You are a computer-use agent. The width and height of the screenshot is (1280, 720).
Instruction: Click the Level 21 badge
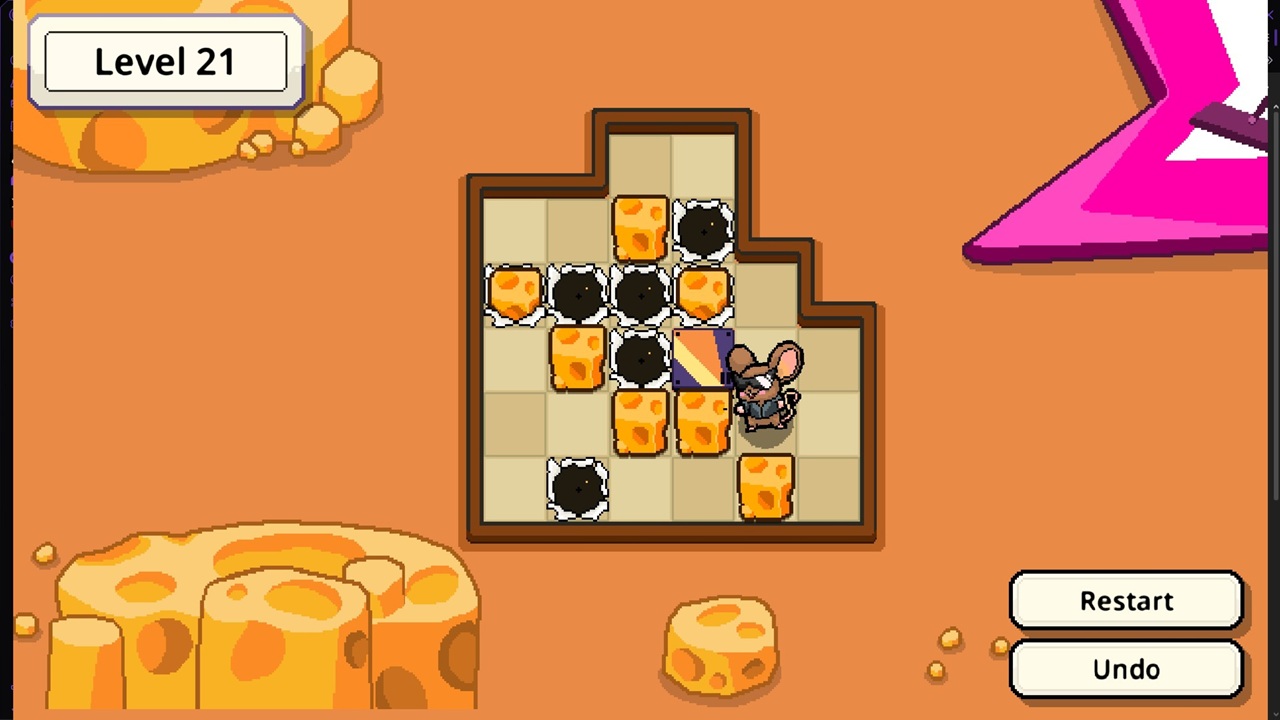click(165, 61)
